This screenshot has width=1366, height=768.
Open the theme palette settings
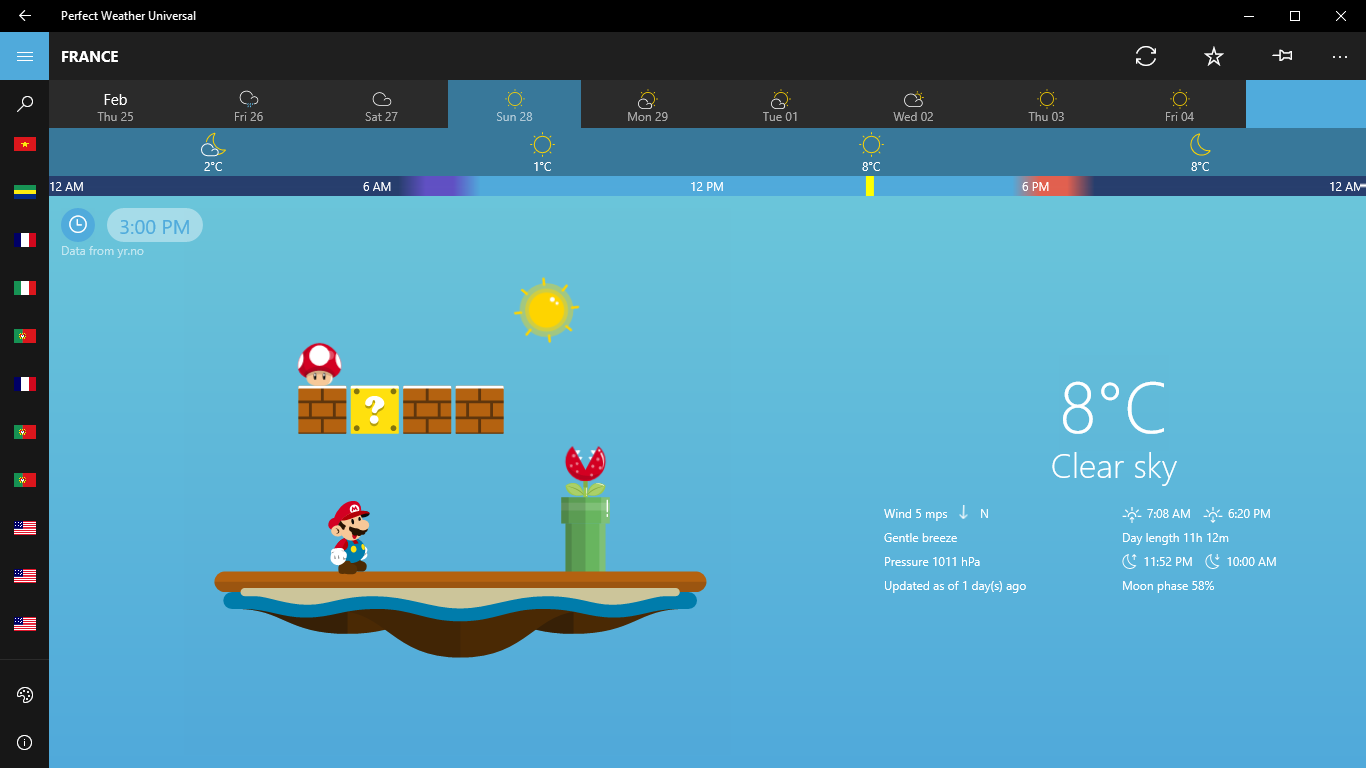(x=25, y=694)
